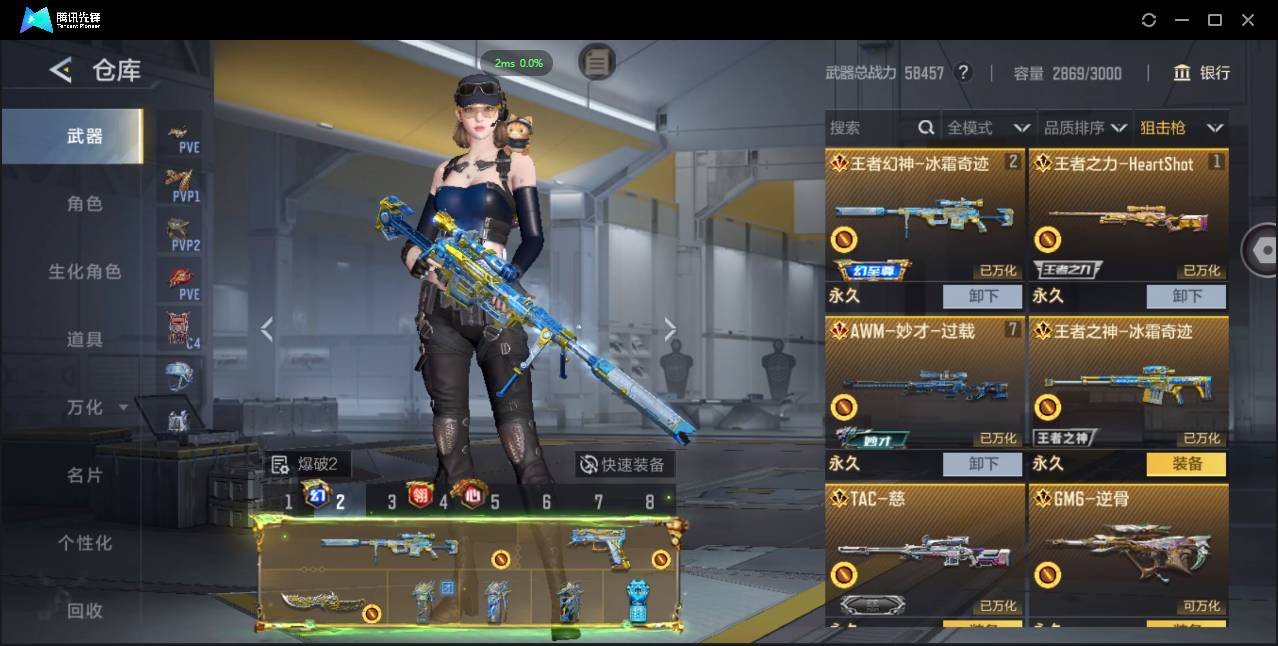Open the 银行 bank
Viewport: 1278px width, 646px height.
tap(1202, 73)
